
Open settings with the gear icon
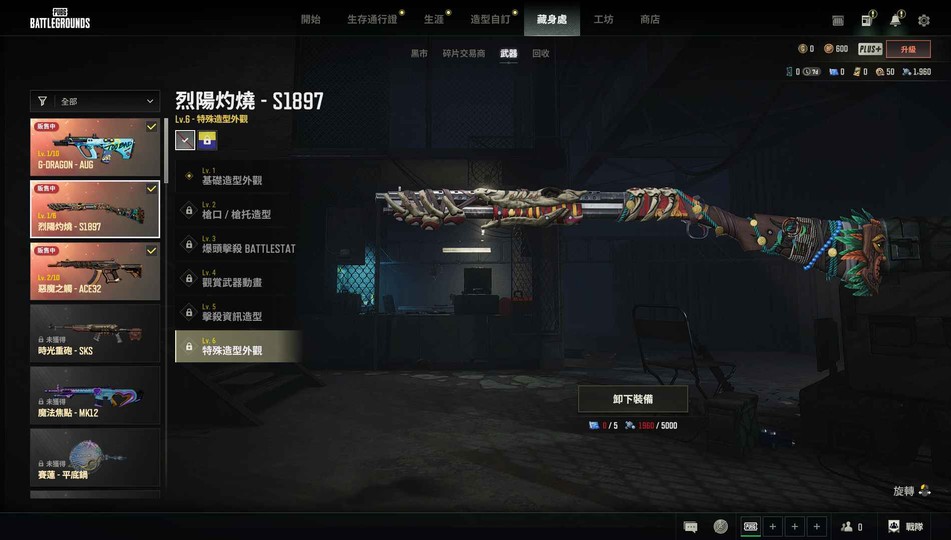pos(924,20)
